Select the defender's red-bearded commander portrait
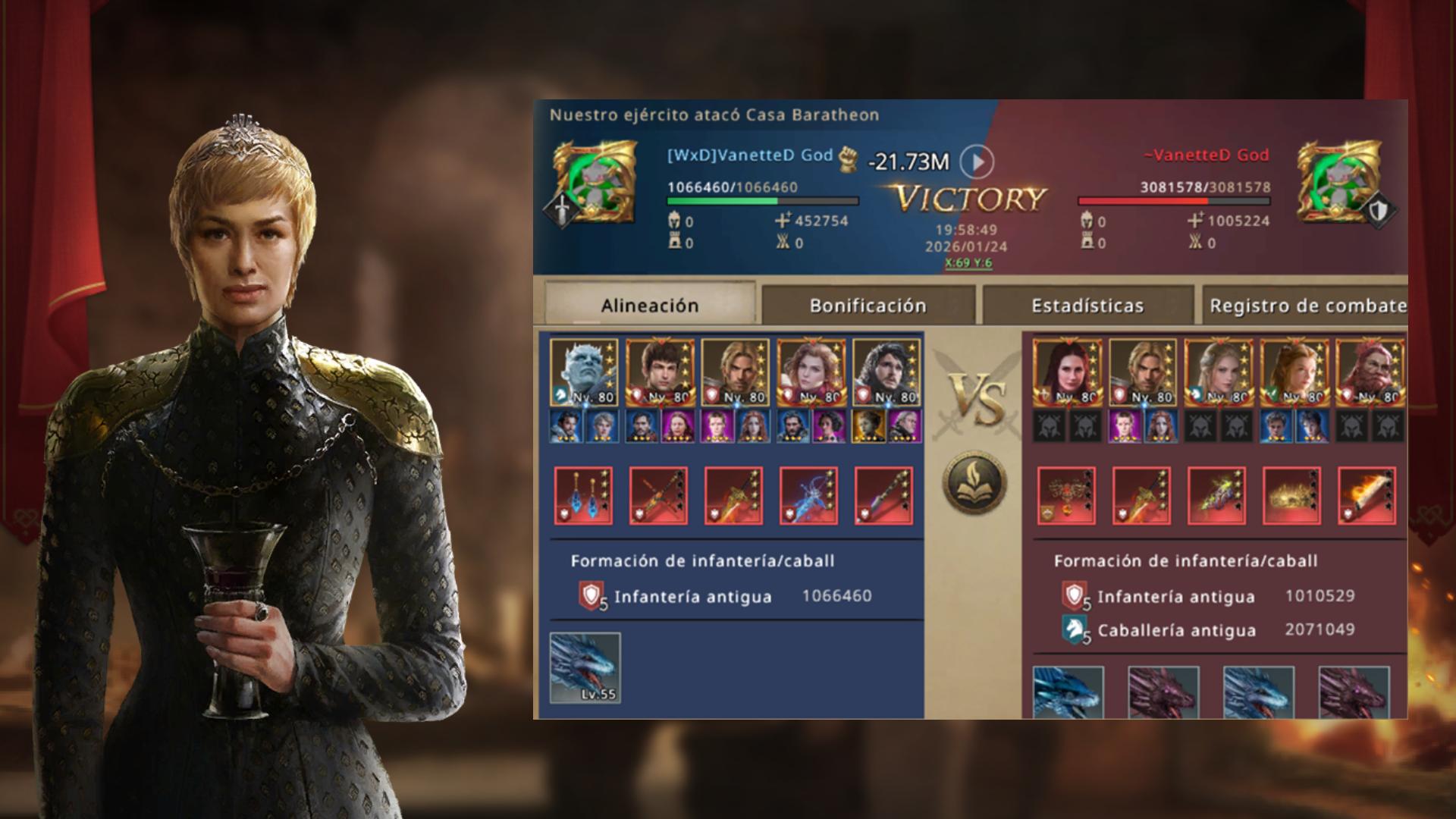The height and width of the screenshot is (819, 1456). coord(1369,372)
